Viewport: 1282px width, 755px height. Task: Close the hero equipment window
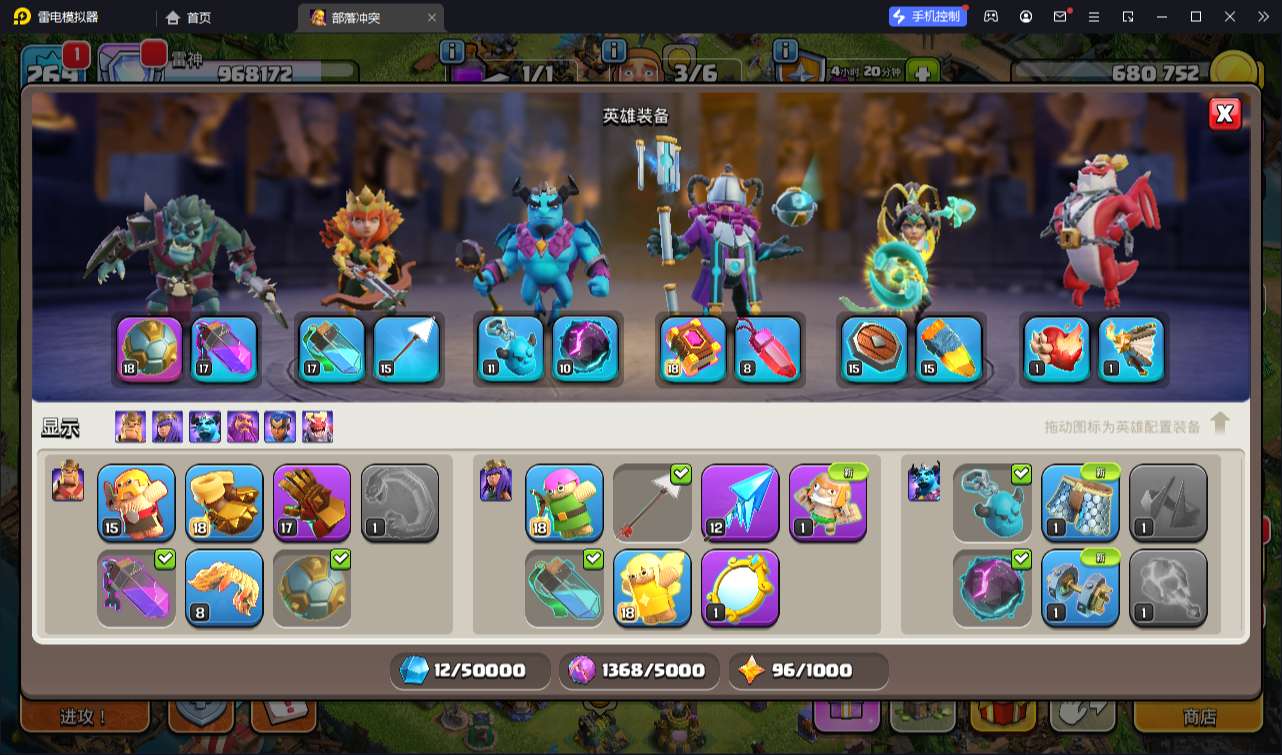1224,114
